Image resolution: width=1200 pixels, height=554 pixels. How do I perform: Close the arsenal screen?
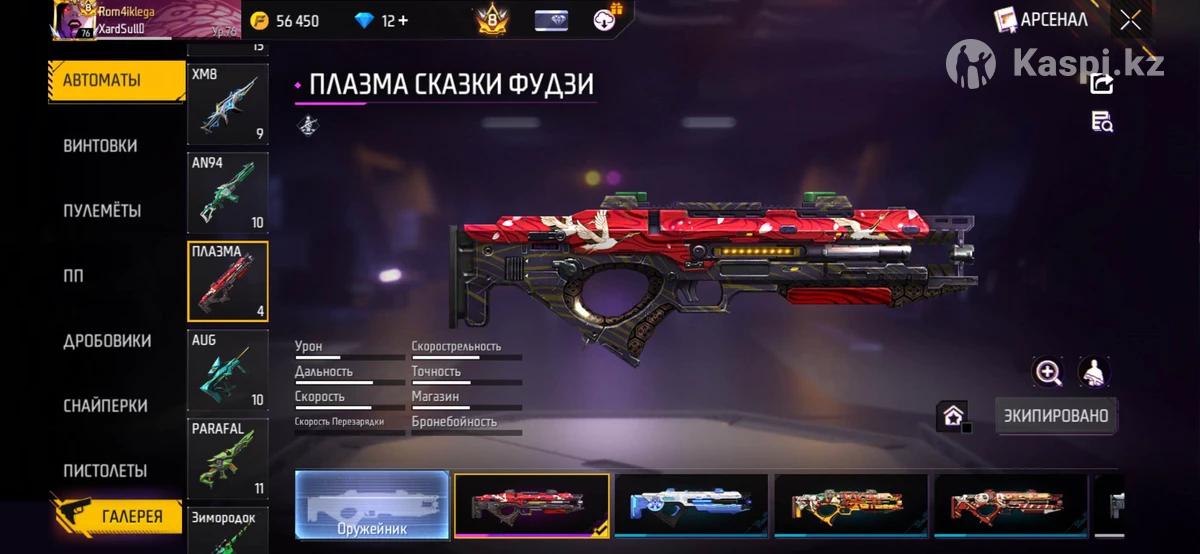pos(1130,20)
